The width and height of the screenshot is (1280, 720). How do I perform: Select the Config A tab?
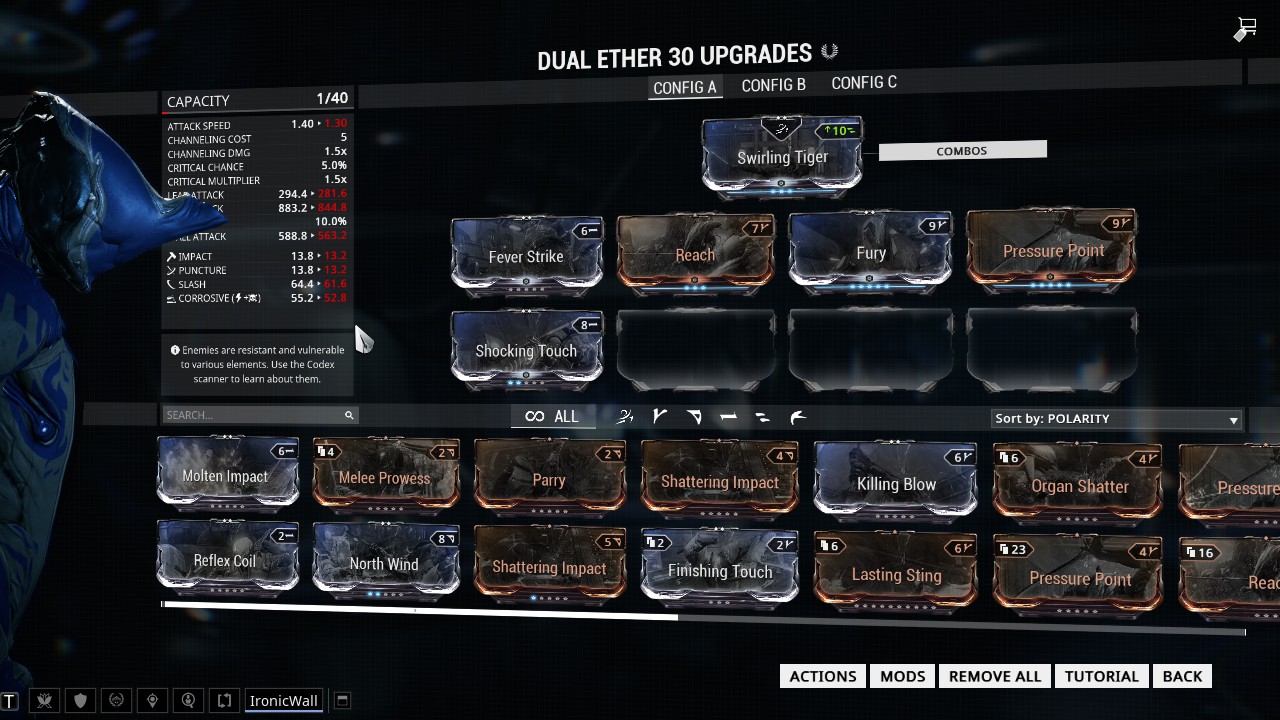click(x=685, y=87)
